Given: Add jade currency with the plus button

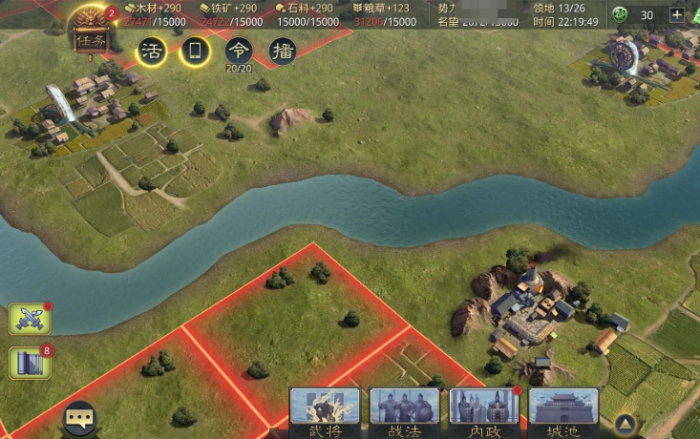Looking at the screenshot, I should coord(677,14).
